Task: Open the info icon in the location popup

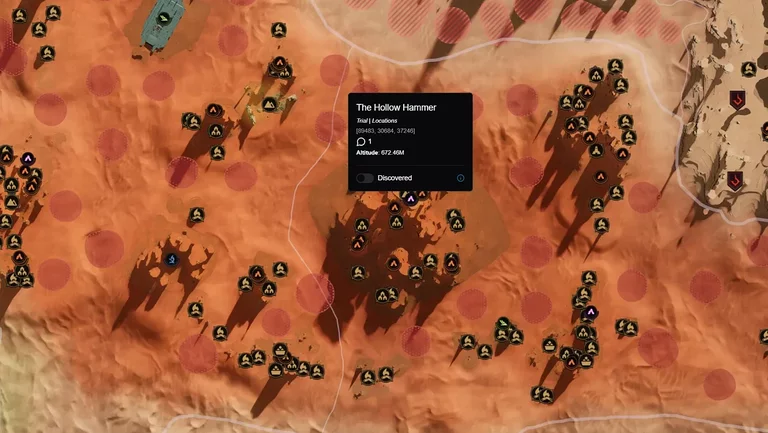Action: [460, 178]
